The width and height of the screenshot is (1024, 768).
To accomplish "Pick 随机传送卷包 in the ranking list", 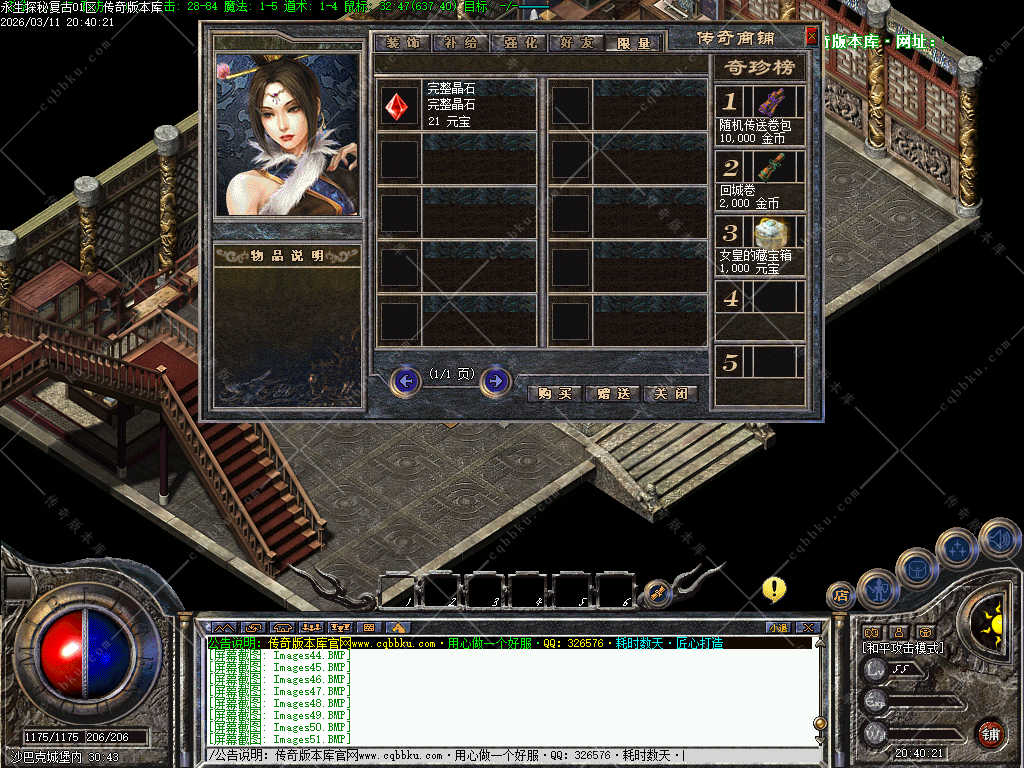I will coord(770,102).
